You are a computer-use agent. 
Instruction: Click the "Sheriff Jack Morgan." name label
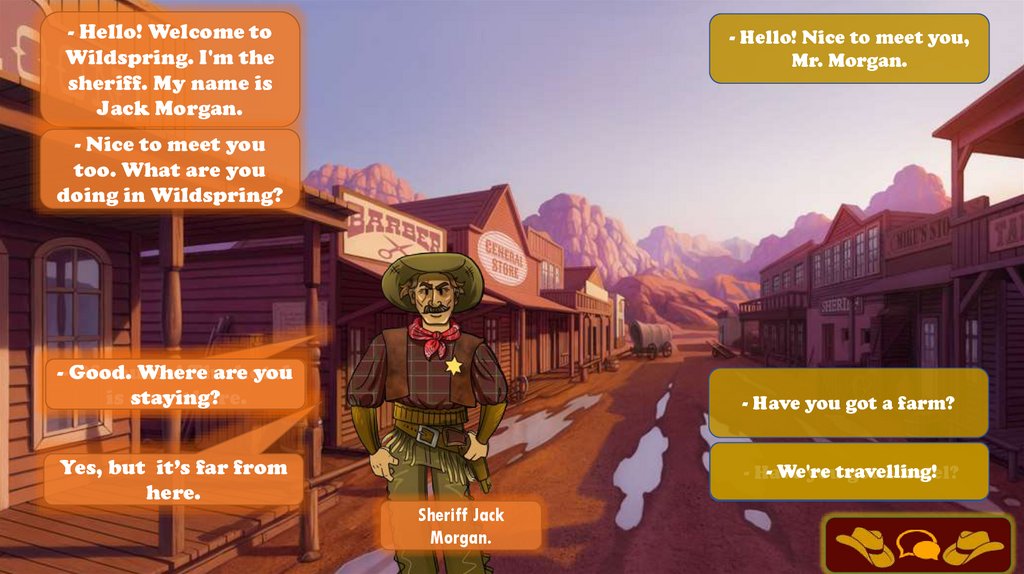tap(461, 526)
